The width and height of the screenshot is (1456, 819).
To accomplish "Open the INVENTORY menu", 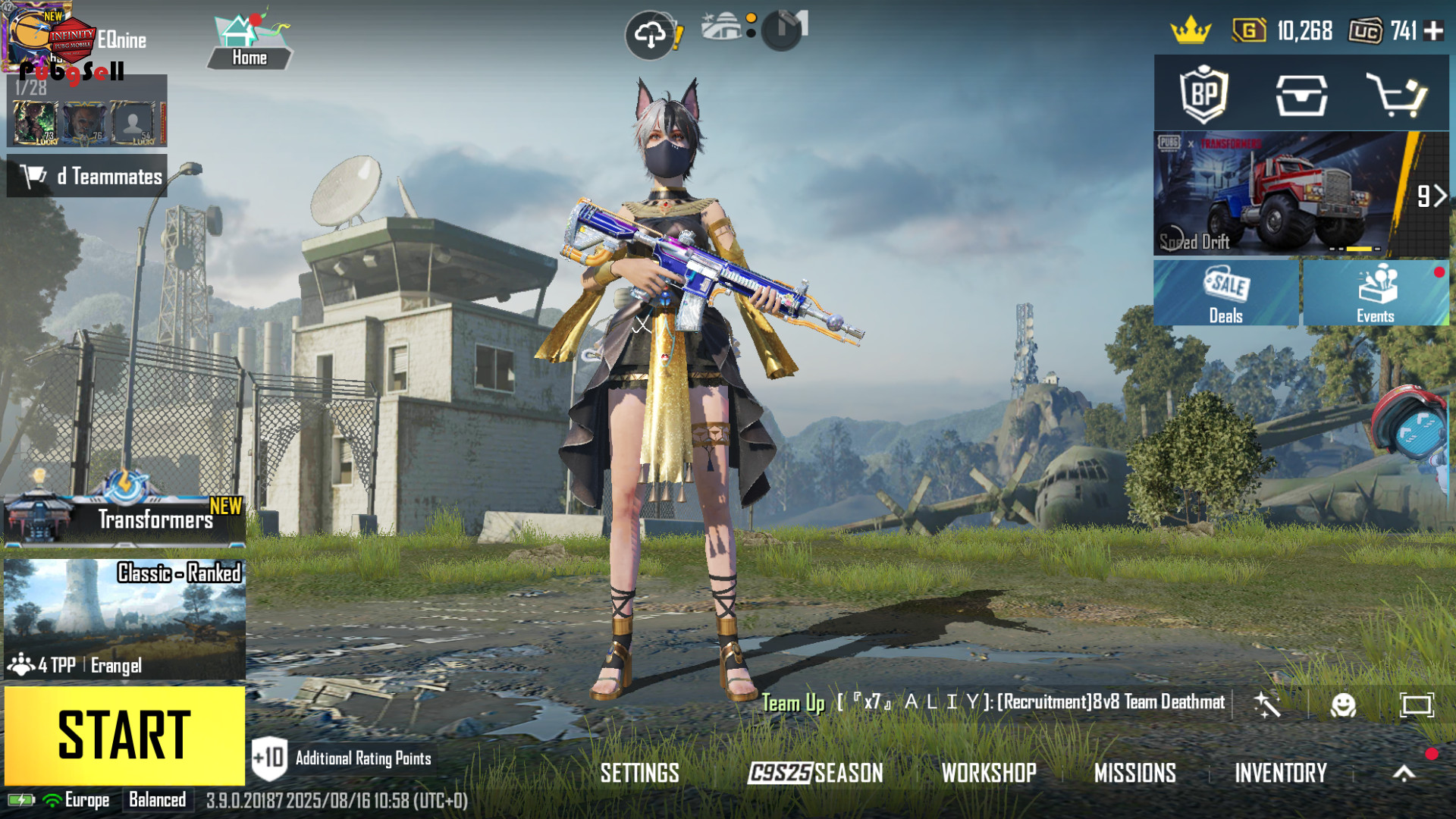I will coord(1281,773).
